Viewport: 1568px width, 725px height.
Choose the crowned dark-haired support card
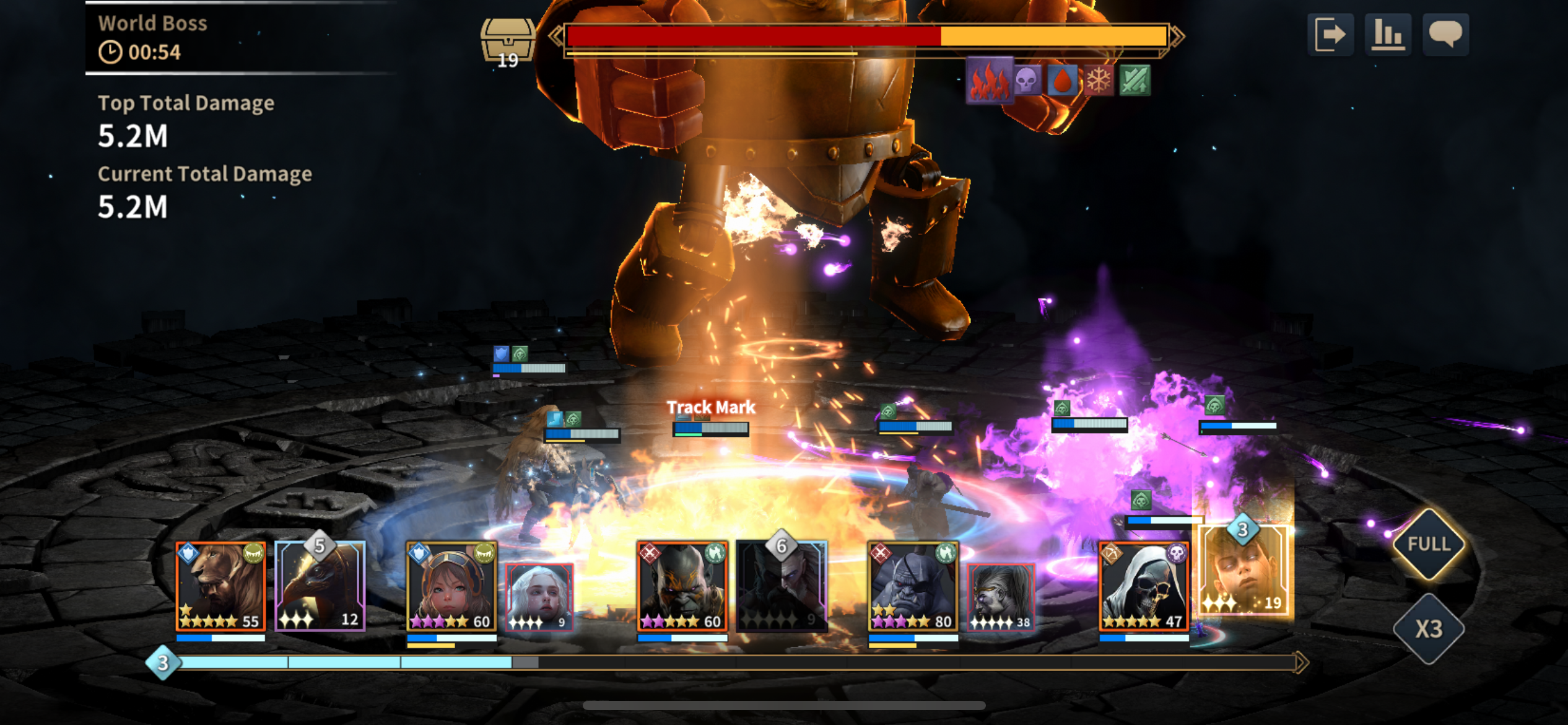click(x=1001, y=597)
